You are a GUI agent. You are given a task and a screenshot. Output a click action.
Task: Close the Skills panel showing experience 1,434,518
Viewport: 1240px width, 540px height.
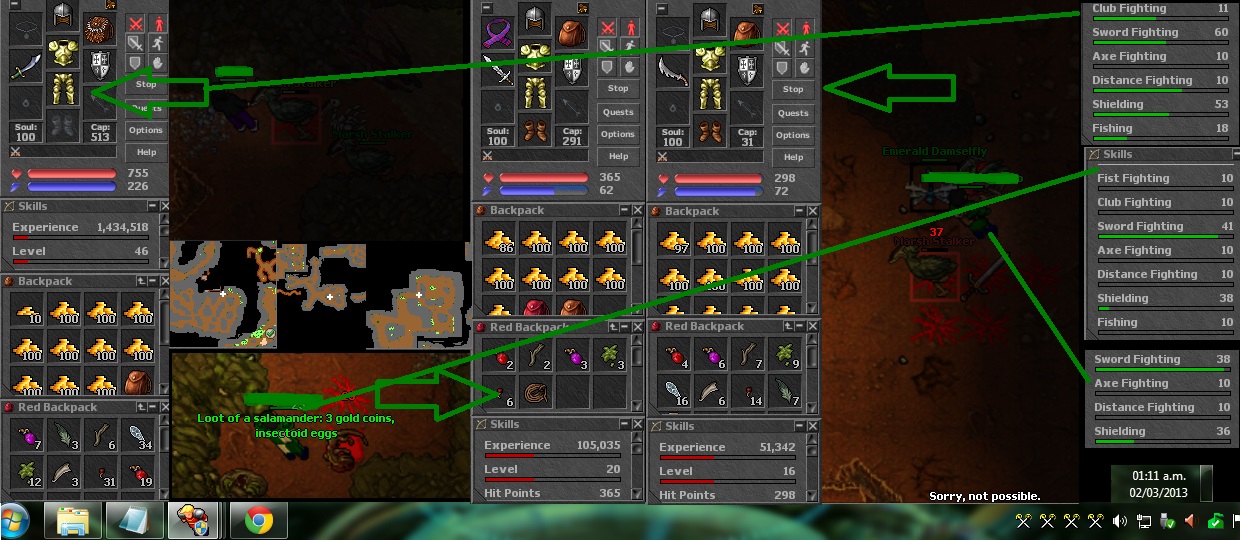[x=153, y=206]
